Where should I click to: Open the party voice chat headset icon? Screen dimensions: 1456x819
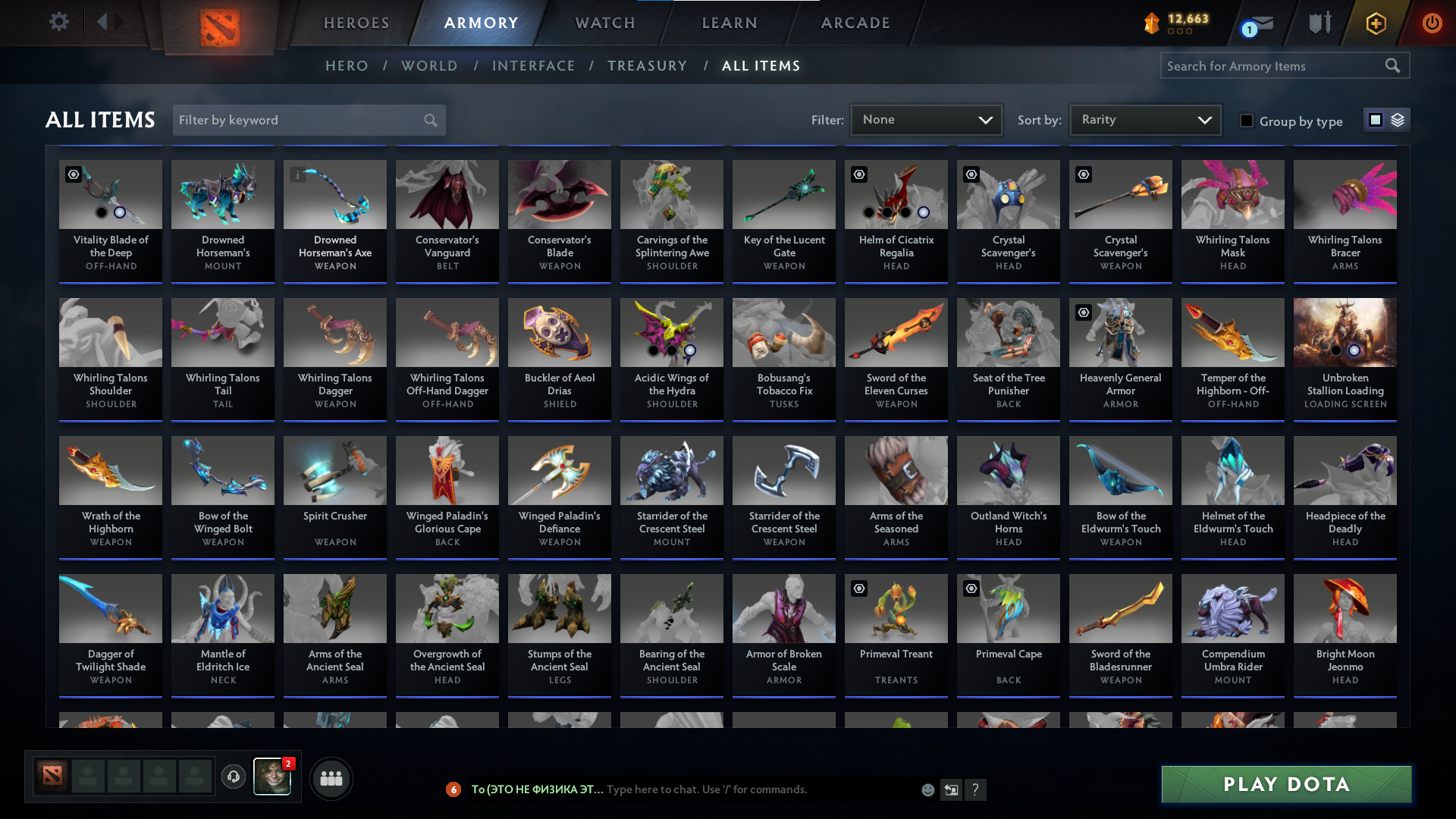(234, 777)
